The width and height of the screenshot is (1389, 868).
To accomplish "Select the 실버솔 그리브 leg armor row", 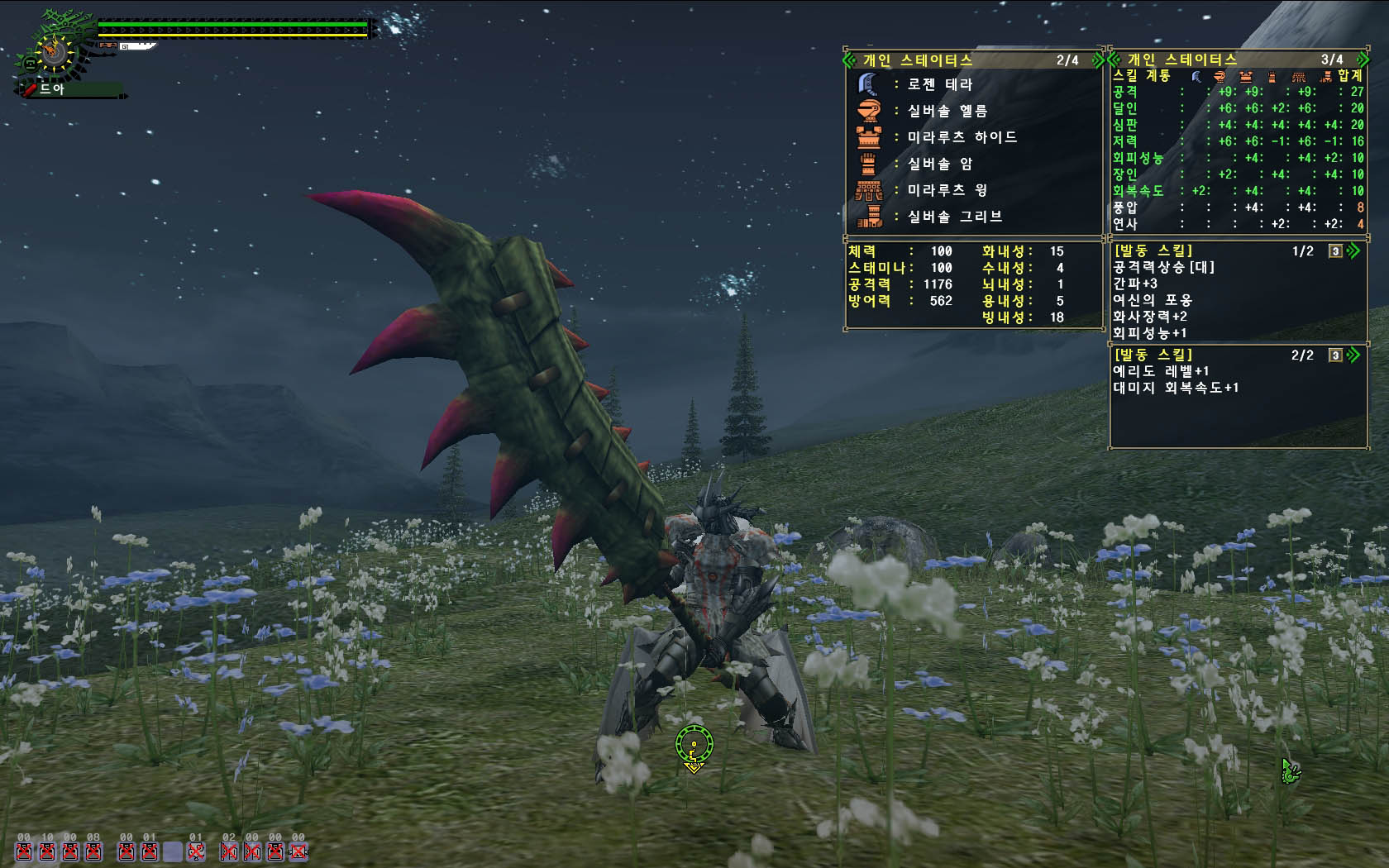I will tap(954, 217).
